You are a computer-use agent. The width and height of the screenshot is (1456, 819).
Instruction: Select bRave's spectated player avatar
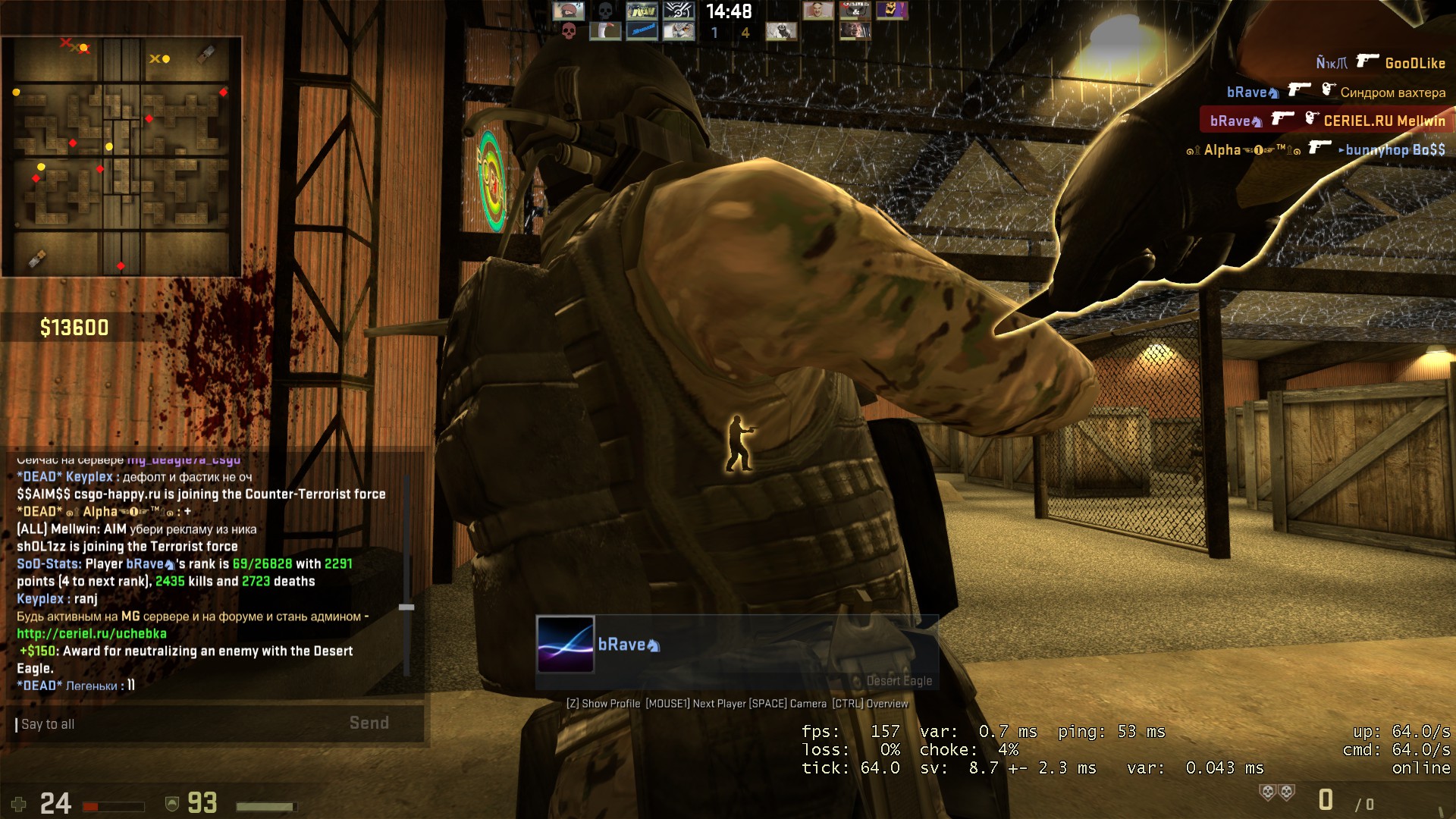566,645
